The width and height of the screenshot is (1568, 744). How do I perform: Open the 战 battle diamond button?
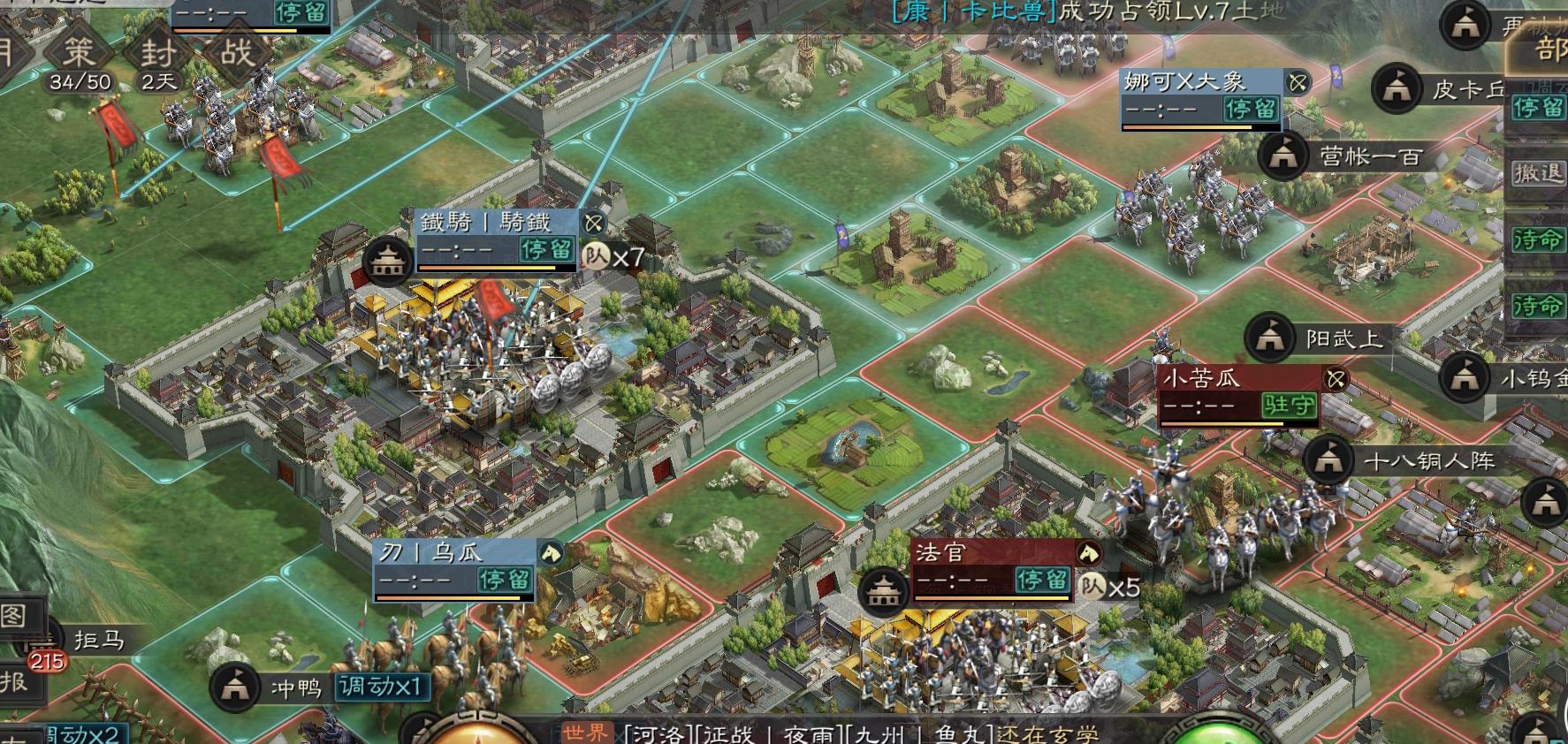click(x=237, y=53)
